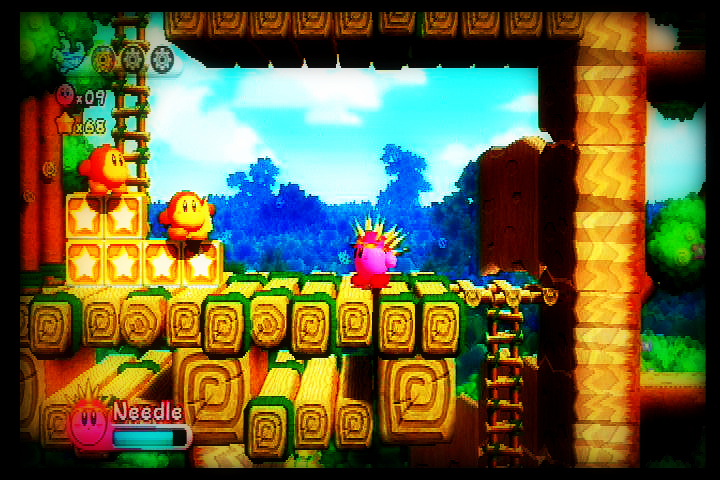The height and width of the screenshot is (480, 720).
Task: Click the pink Kirby lives icon
Action: [x=65, y=96]
